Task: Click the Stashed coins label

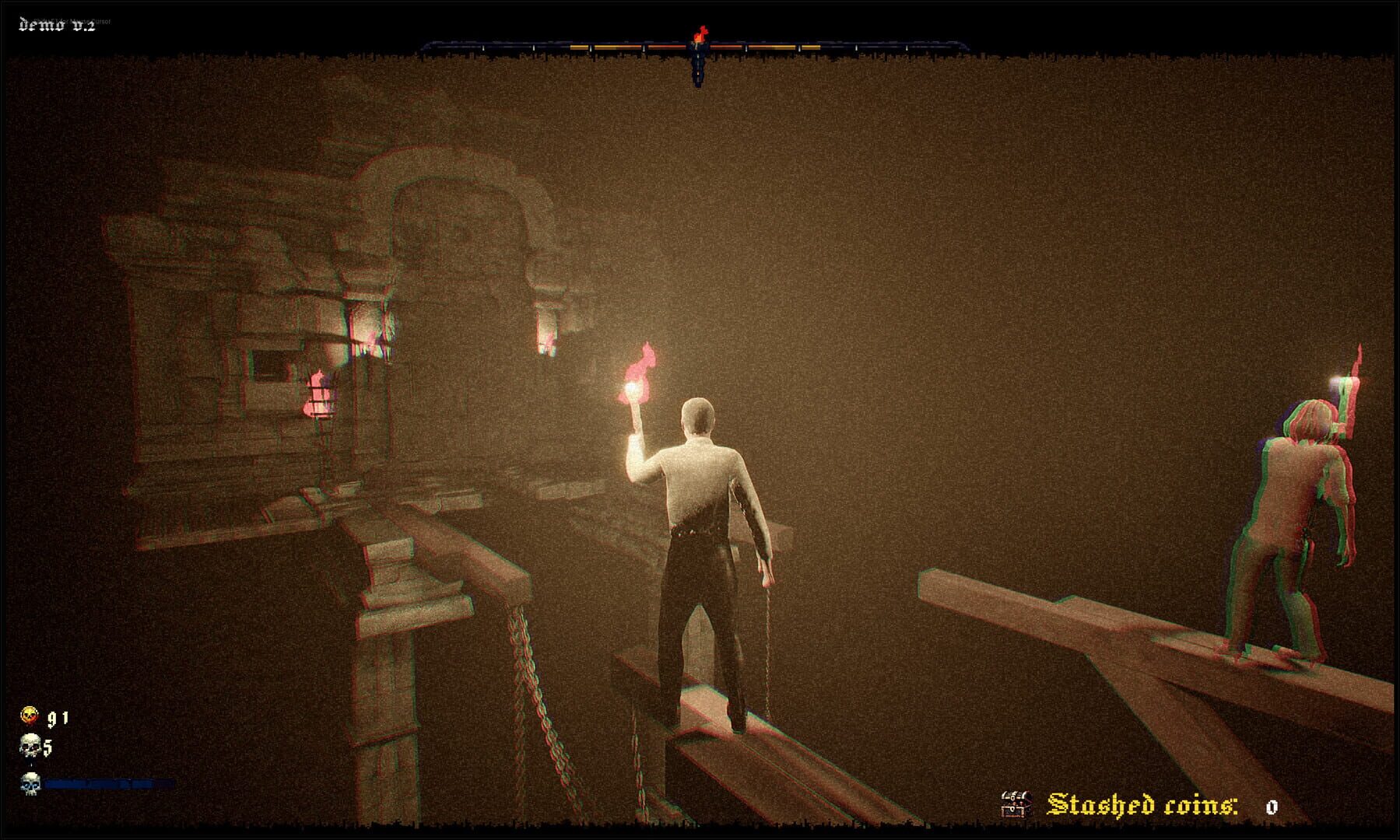Action: [x=1144, y=804]
